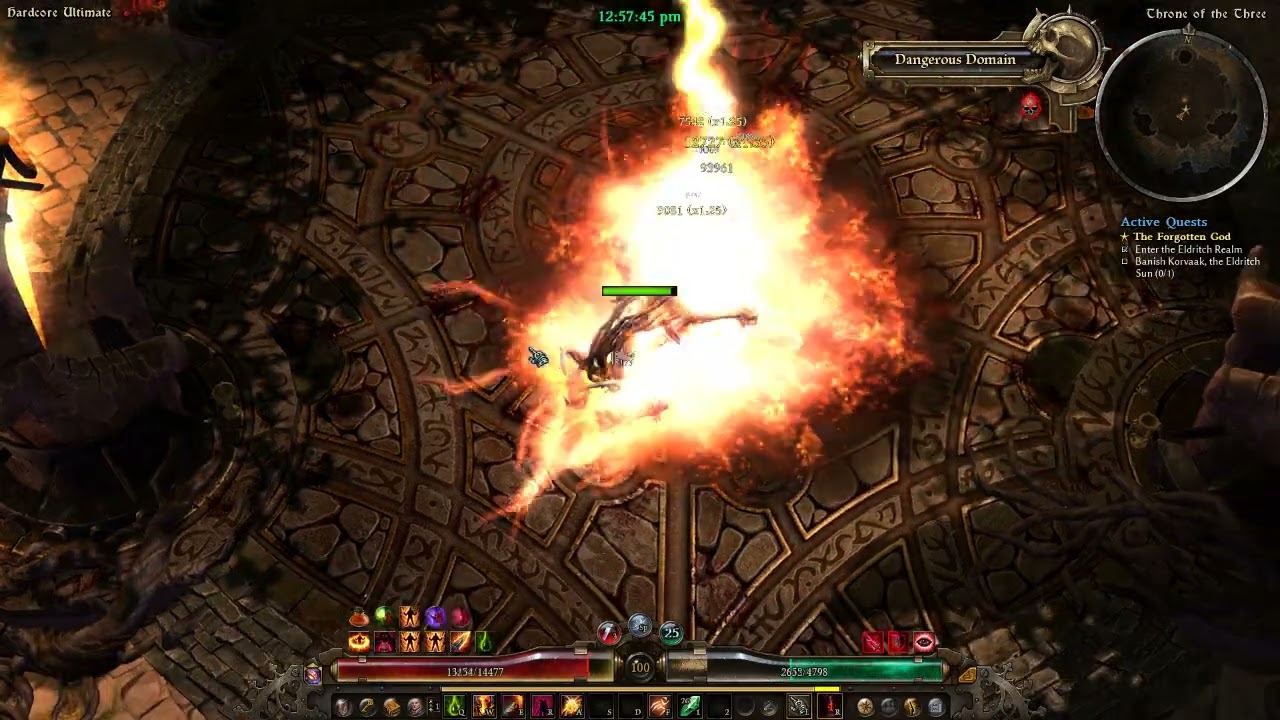The image size is (1280, 720).
Task: Click the red skull marker under Dangerous Domain
Action: (x=1030, y=104)
